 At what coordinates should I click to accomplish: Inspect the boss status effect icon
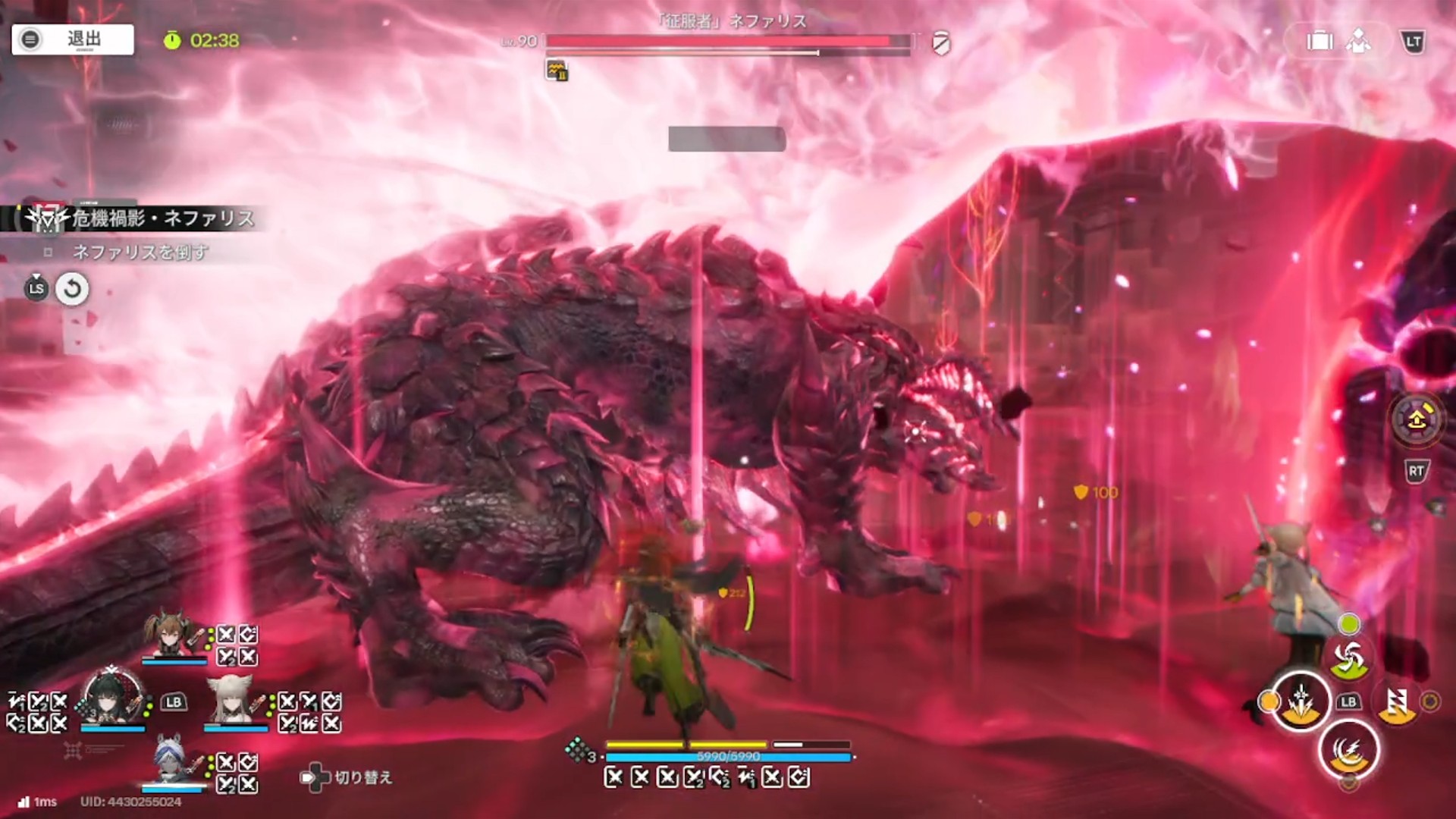557,71
